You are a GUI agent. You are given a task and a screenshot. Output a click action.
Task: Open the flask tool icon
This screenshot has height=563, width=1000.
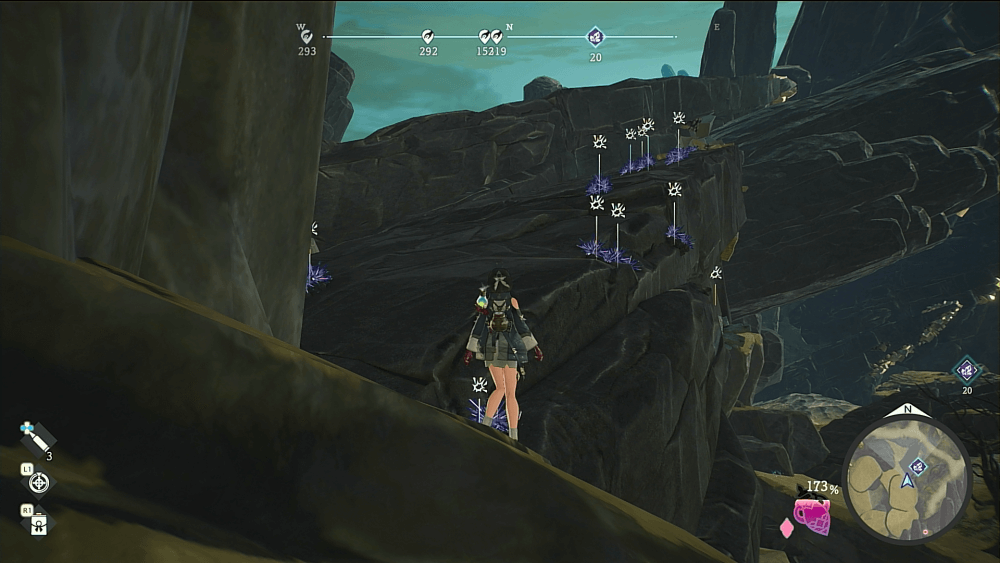pos(39,523)
